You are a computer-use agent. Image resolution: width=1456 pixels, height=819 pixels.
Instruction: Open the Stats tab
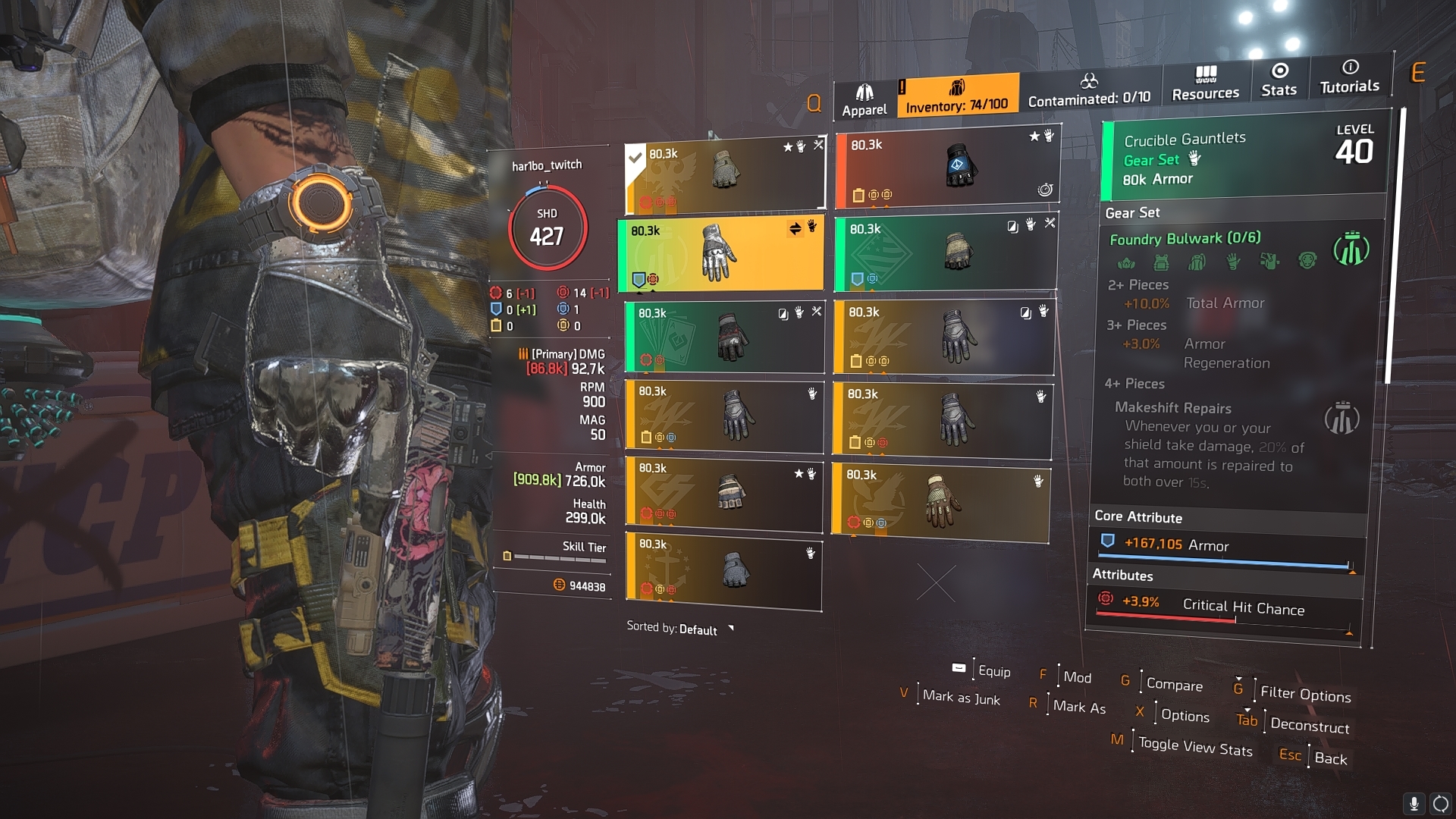pyautogui.click(x=1279, y=80)
